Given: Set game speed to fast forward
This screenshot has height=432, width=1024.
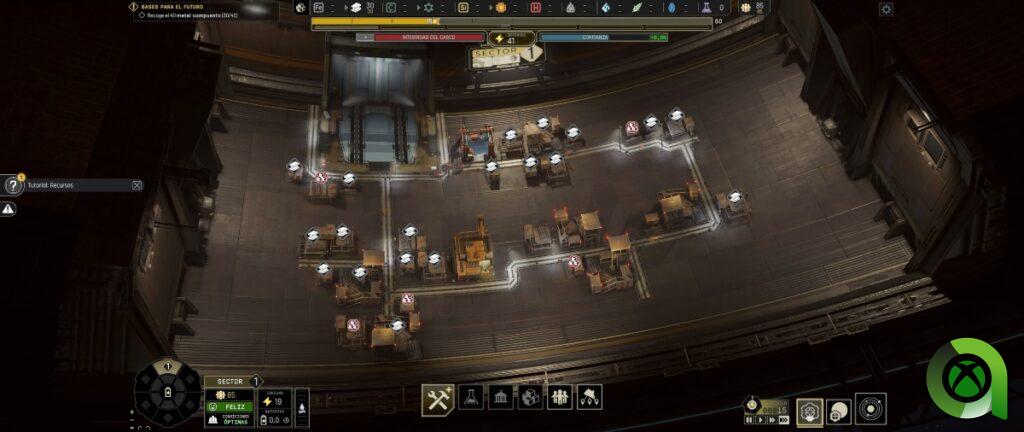Looking at the screenshot, I should tap(771, 420).
